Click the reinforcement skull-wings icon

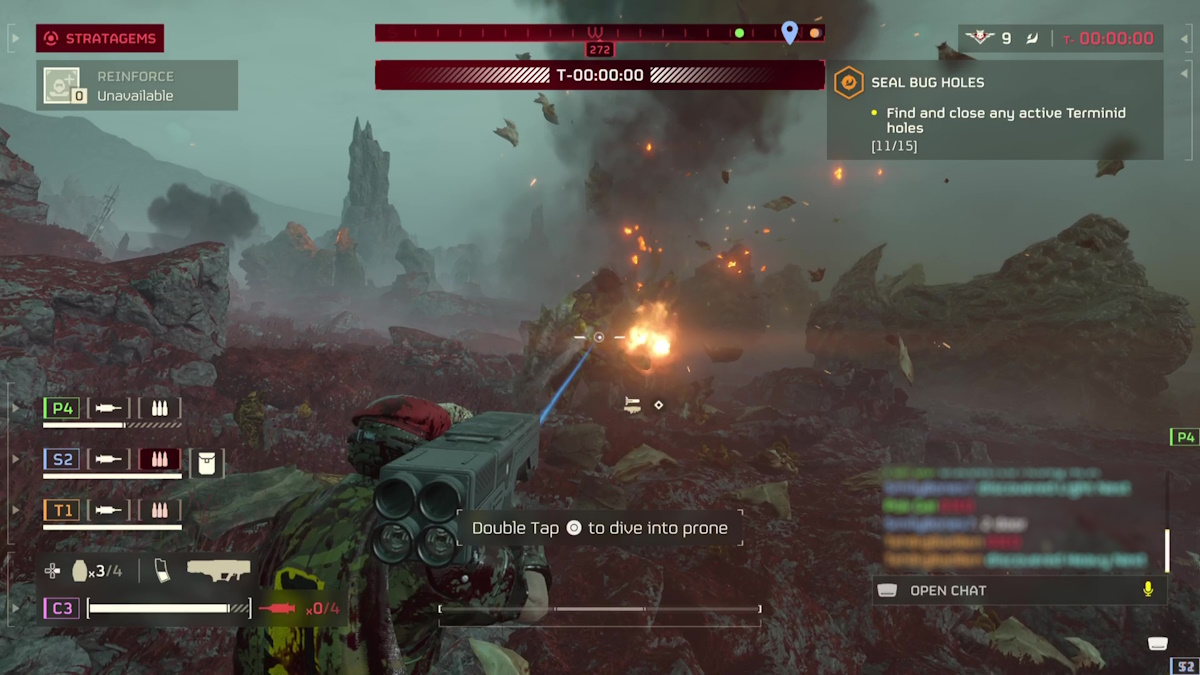(x=979, y=38)
